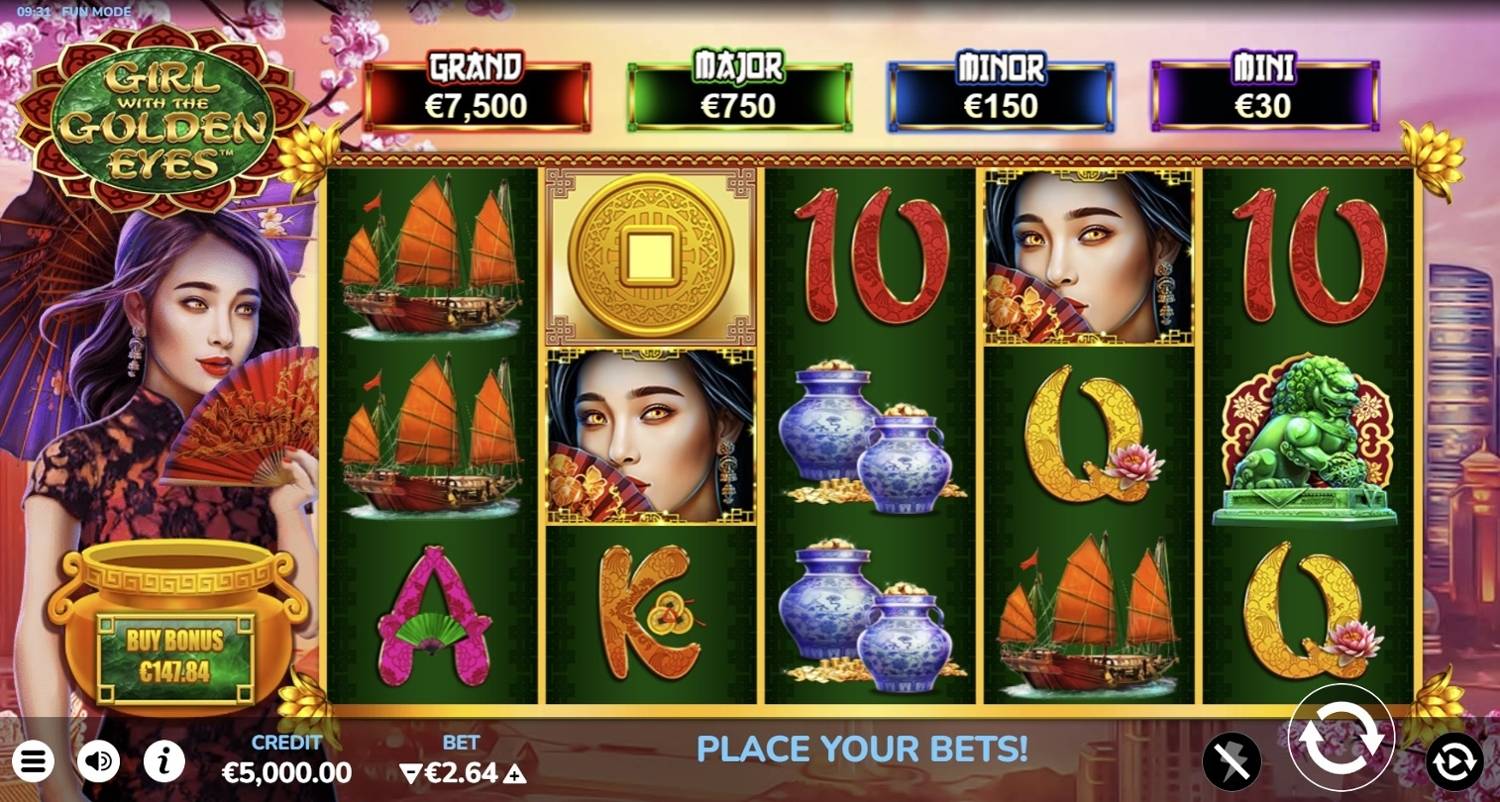Open the hamburger menu
The width and height of the screenshot is (1500, 802).
tap(32, 763)
